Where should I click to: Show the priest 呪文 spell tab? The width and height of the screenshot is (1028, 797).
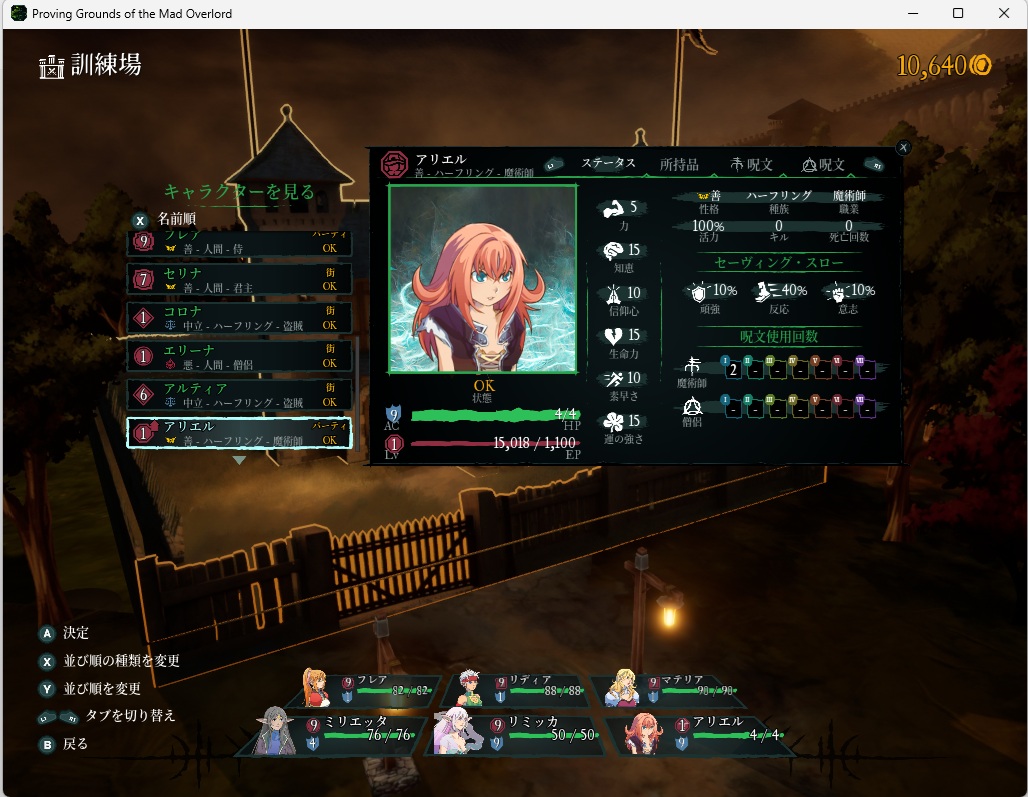823,165
